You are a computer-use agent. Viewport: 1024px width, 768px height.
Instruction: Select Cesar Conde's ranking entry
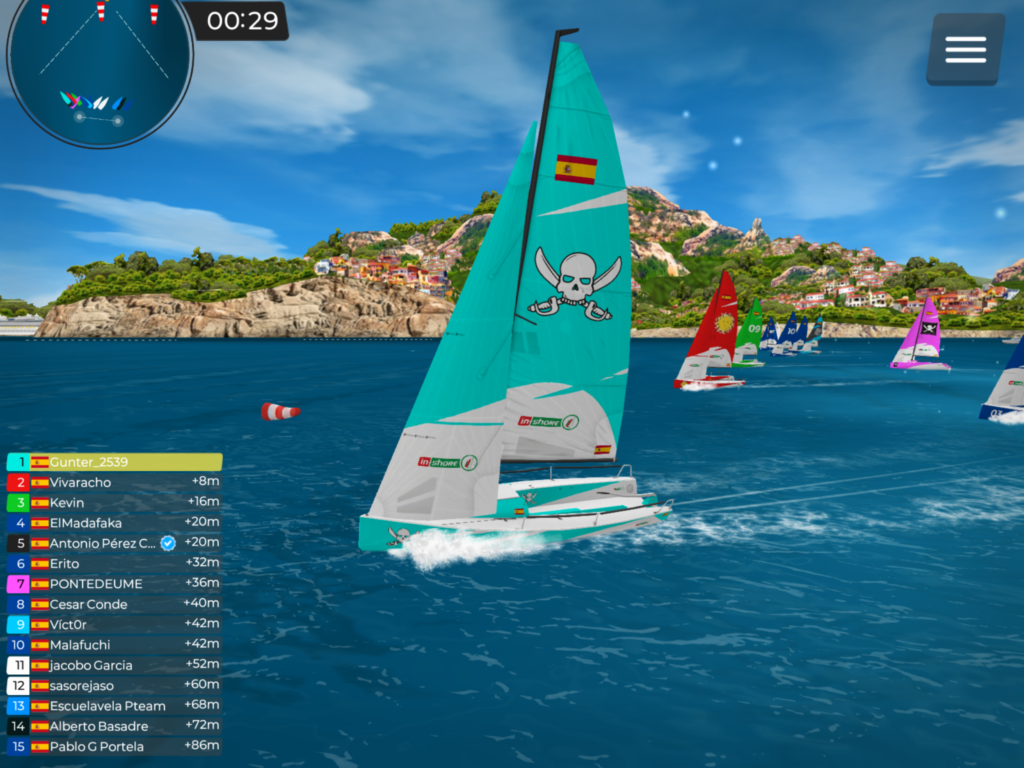114,604
